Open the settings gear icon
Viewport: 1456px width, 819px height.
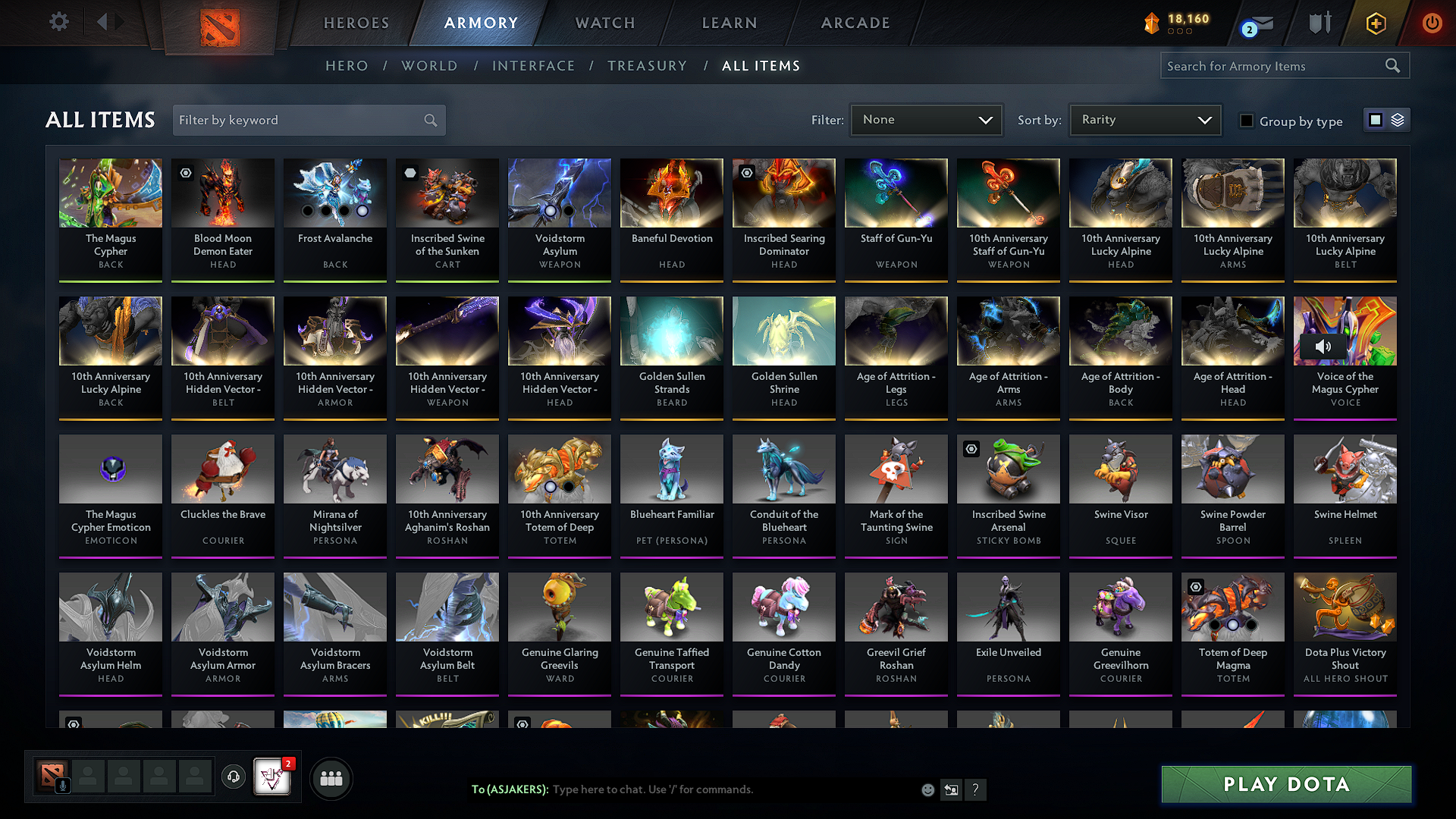click(x=59, y=22)
